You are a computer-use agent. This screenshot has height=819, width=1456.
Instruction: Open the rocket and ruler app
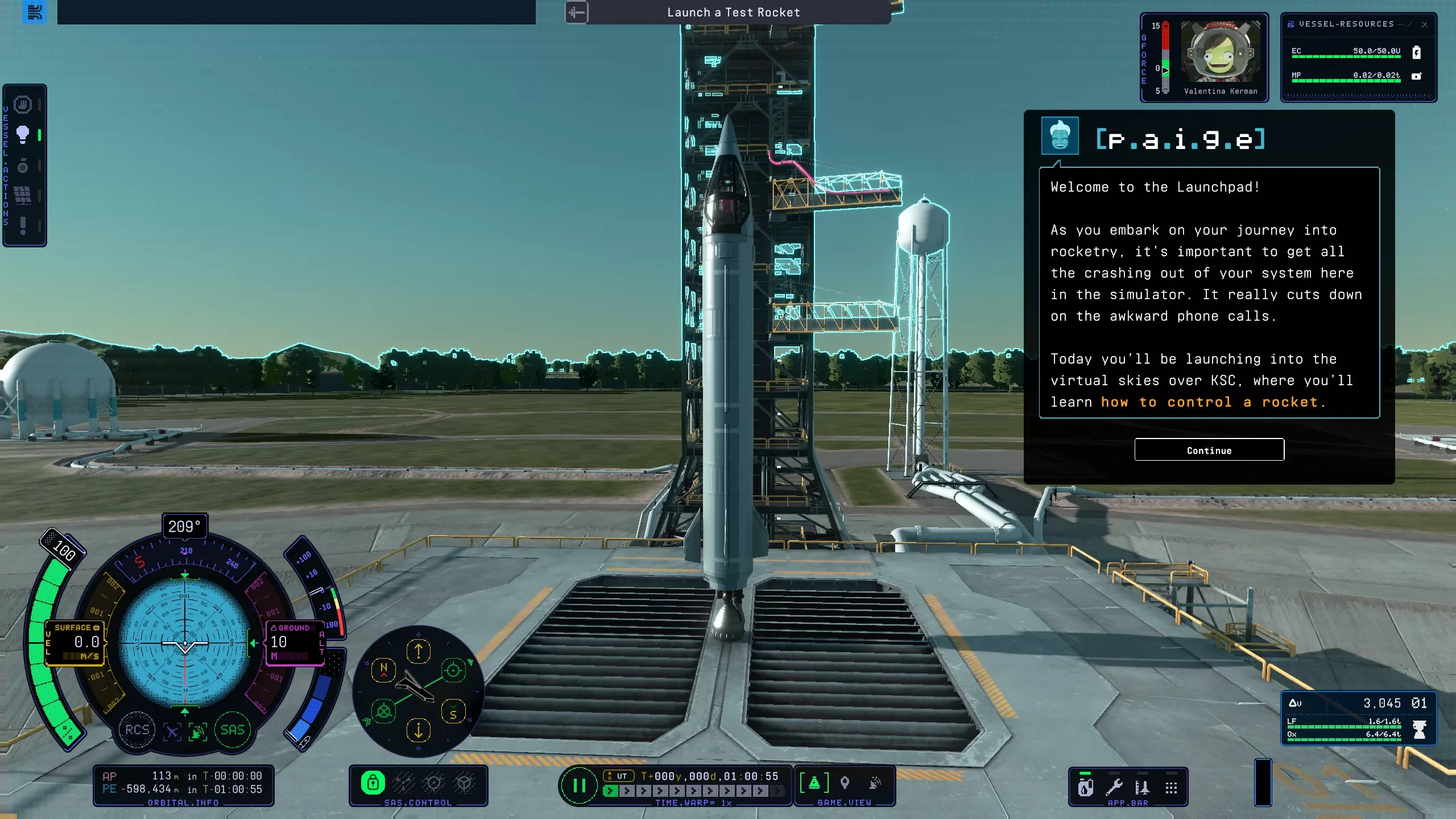click(x=1142, y=788)
